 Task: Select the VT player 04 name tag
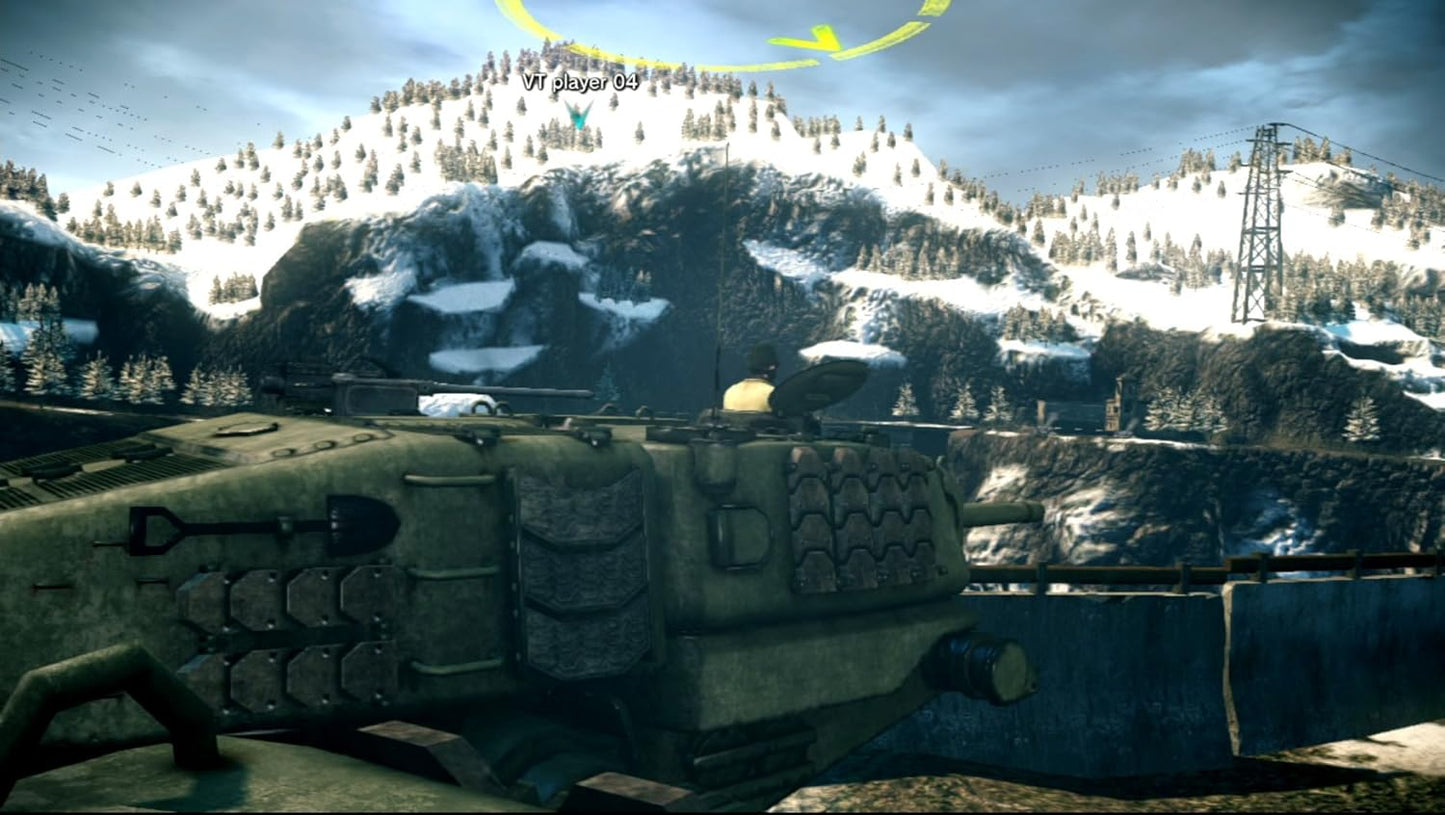pyautogui.click(x=579, y=82)
